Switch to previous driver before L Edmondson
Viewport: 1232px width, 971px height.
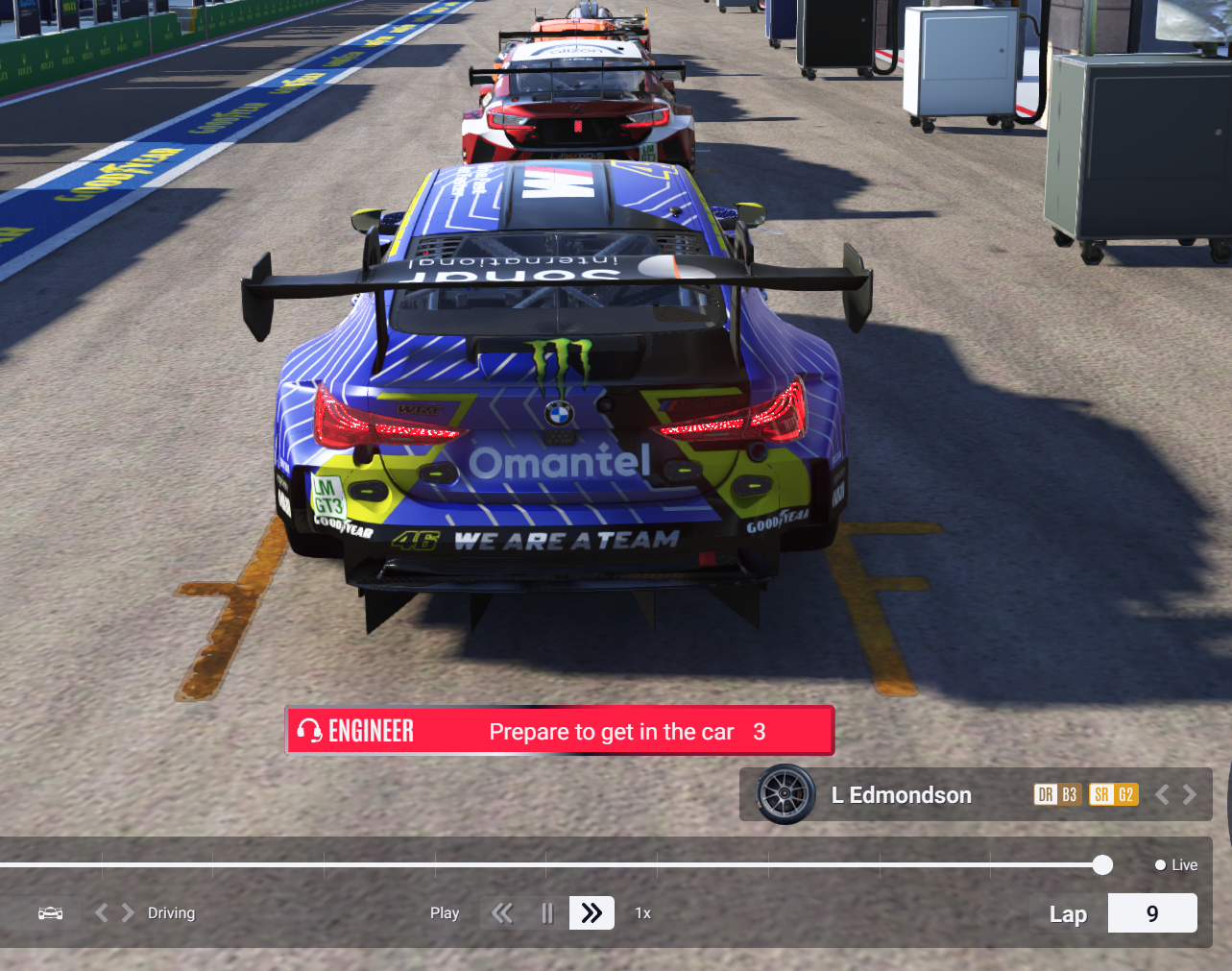click(1163, 794)
